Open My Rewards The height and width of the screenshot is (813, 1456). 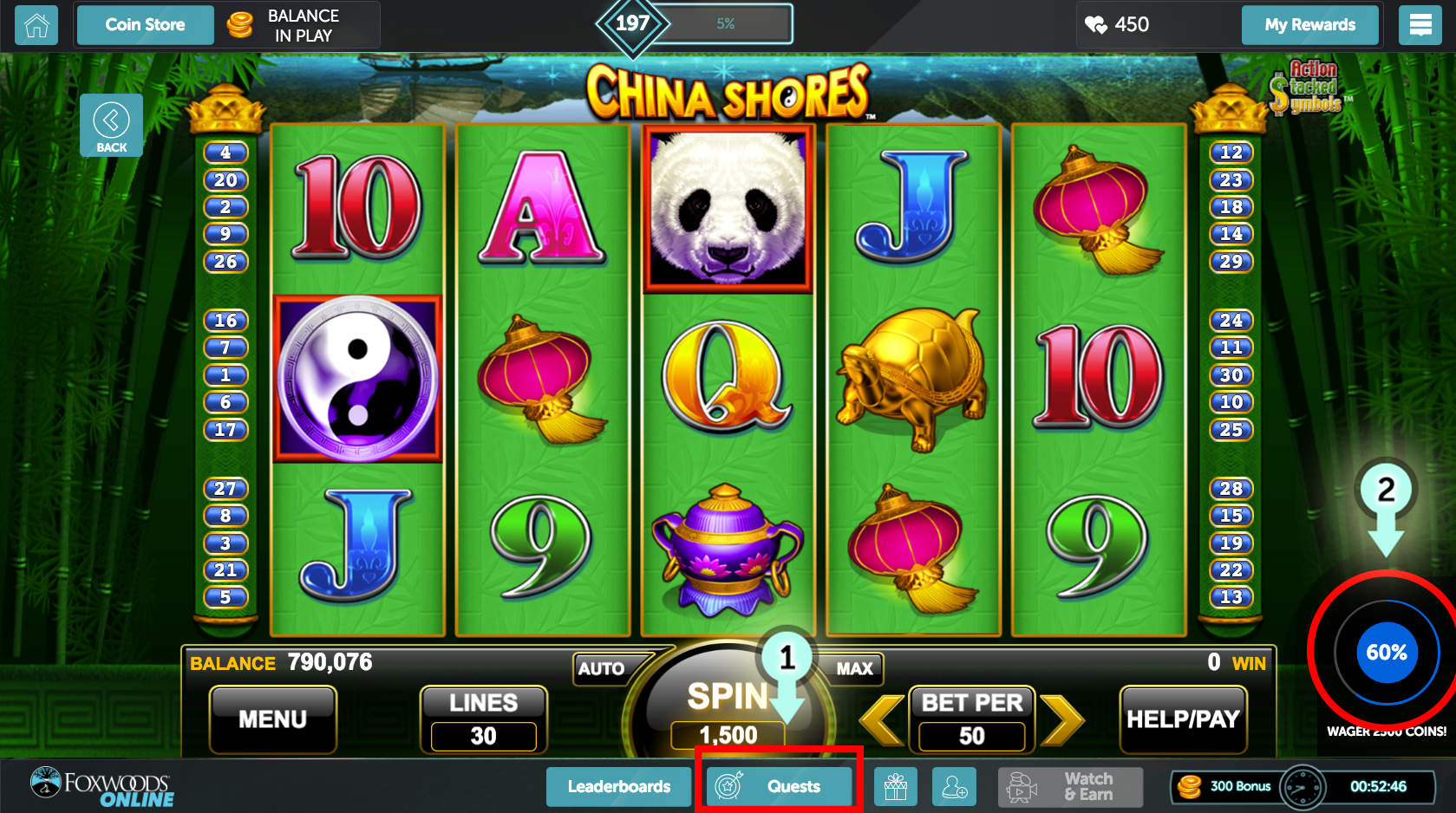(1309, 25)
